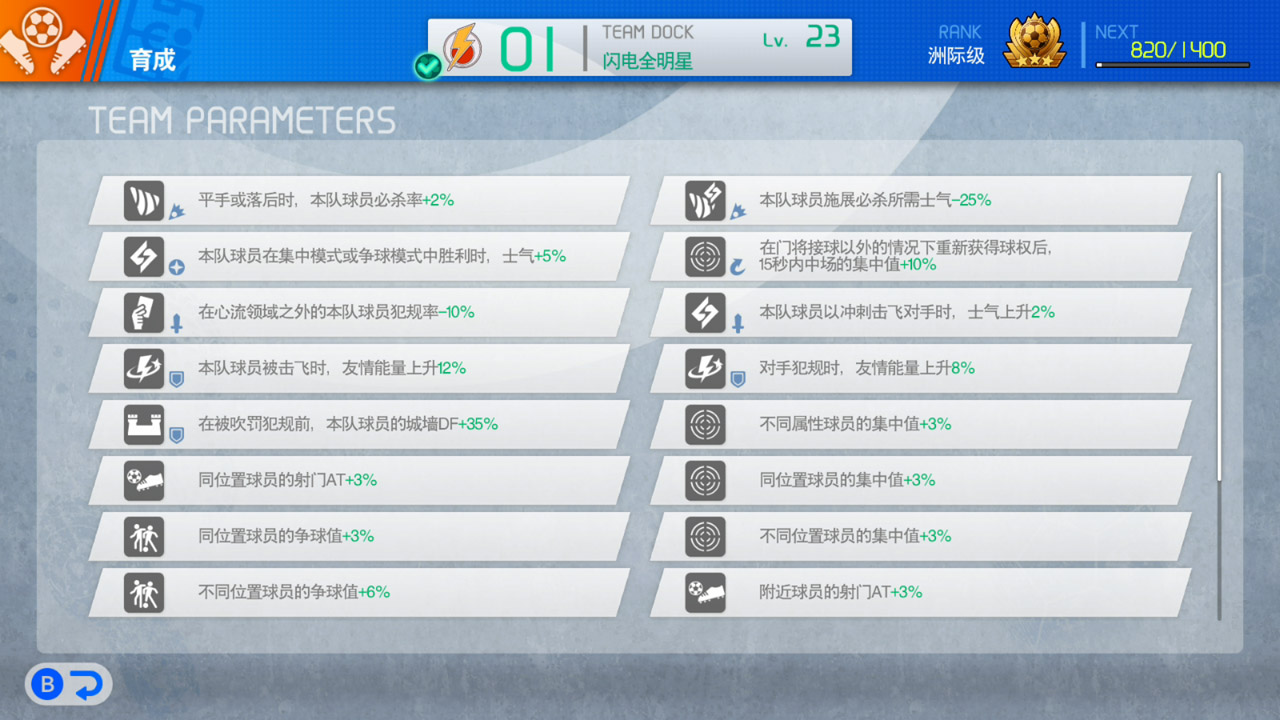Select the 必杀率+2% parameter row
The image size is (1280, 720).
pos(360,200)
